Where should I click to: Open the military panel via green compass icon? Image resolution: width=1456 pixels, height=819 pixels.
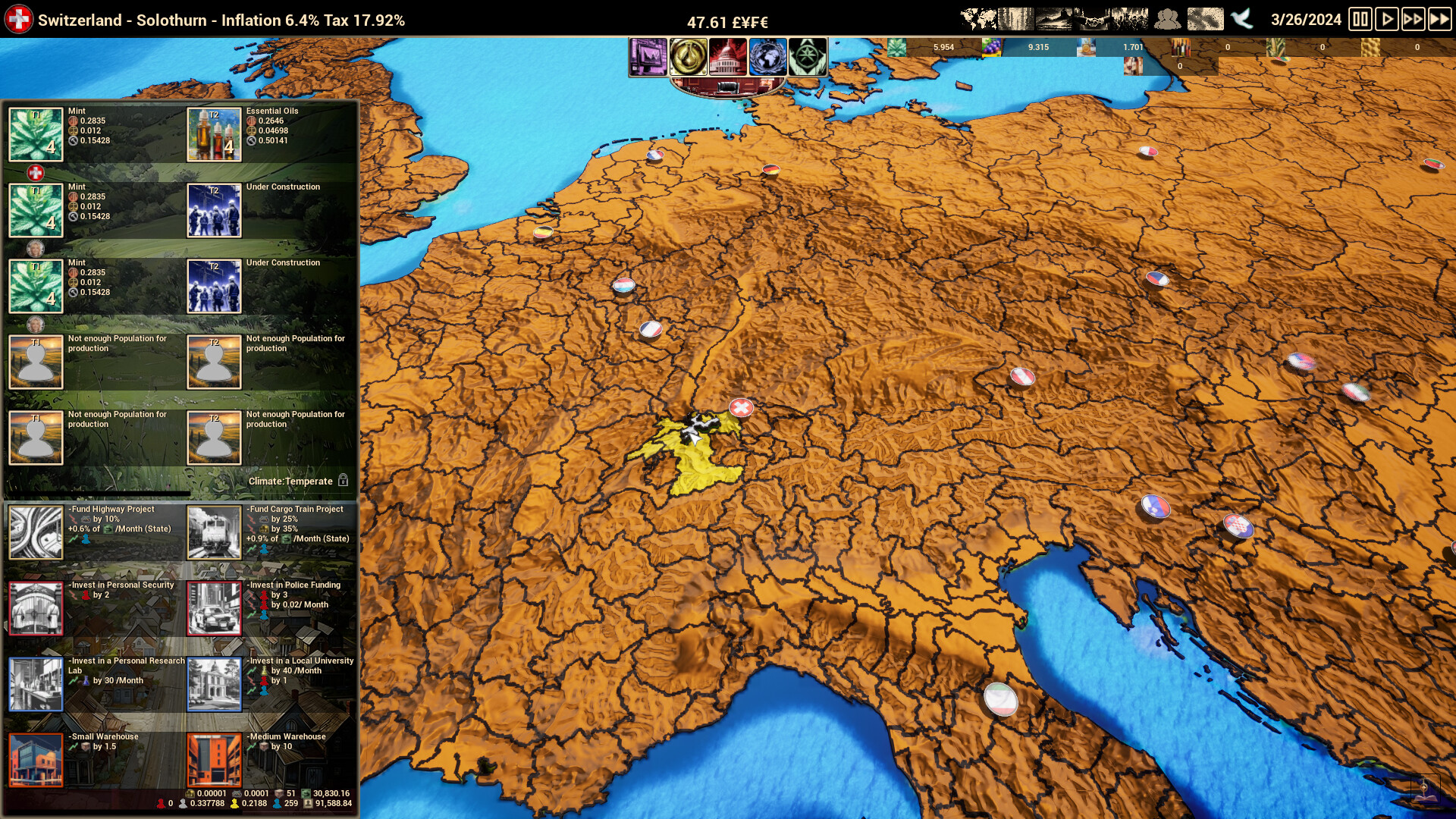[x=808, y=57]
